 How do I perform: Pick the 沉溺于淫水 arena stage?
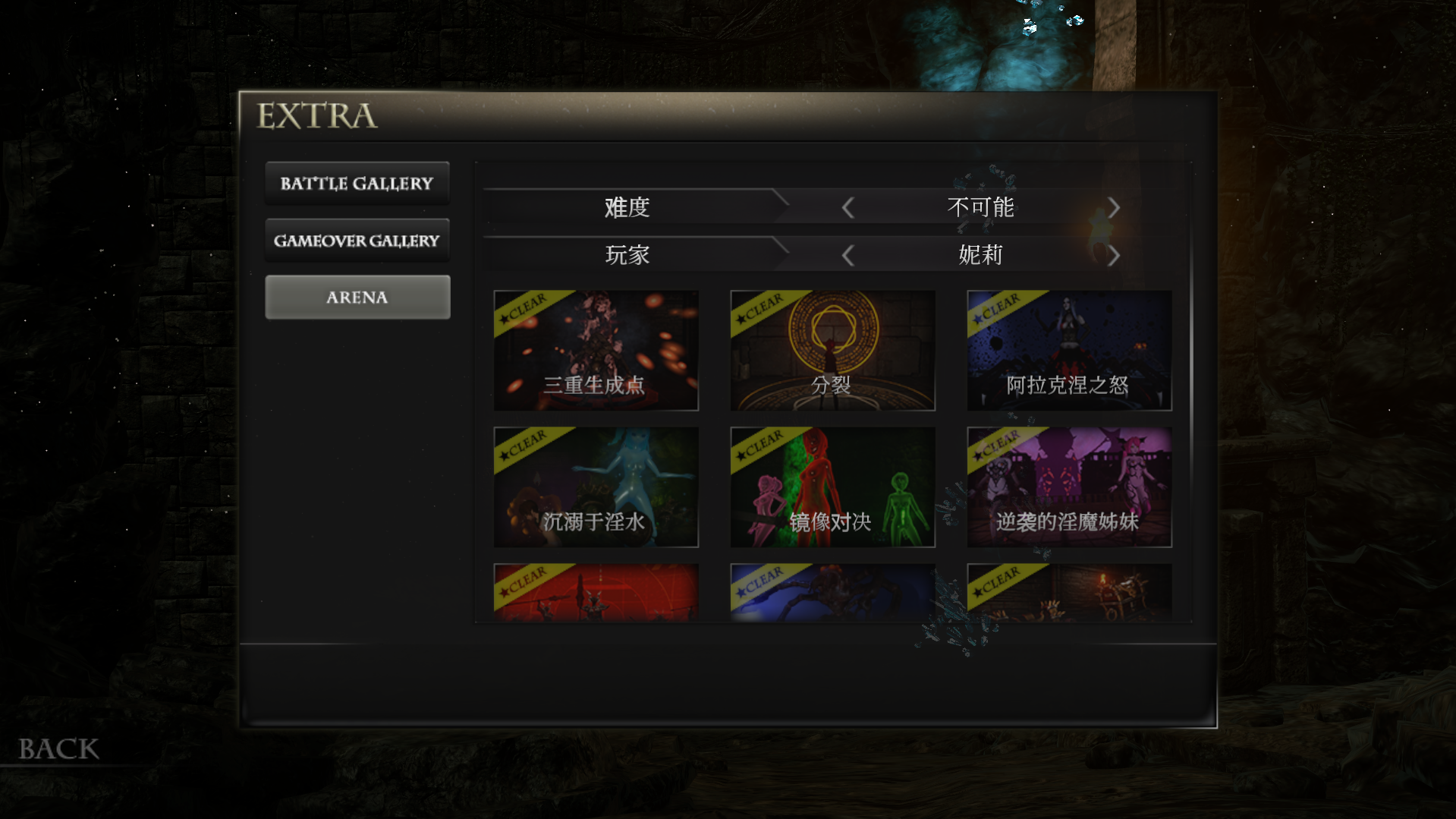[596, 487]
